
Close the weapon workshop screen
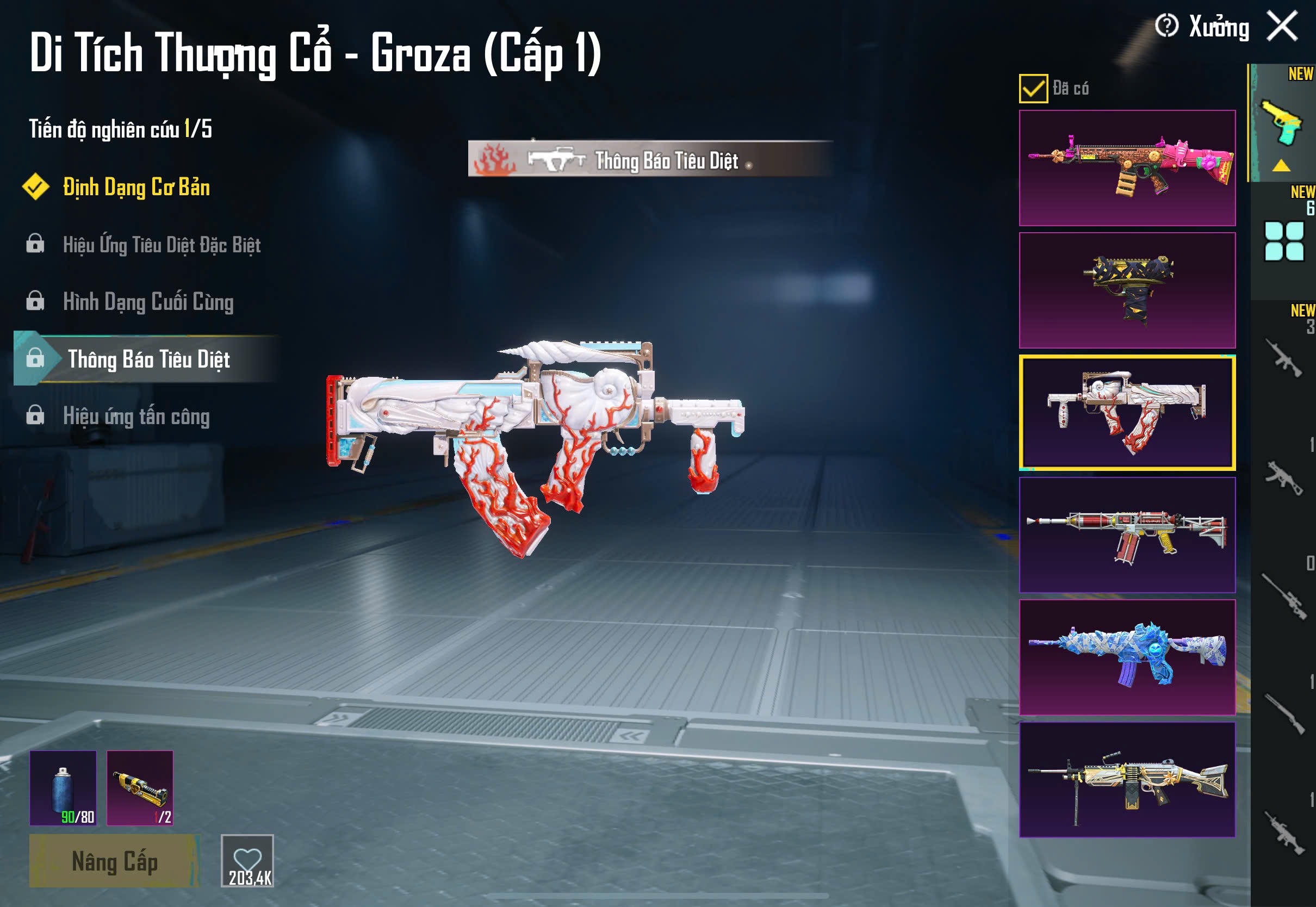pos(1282,27)
